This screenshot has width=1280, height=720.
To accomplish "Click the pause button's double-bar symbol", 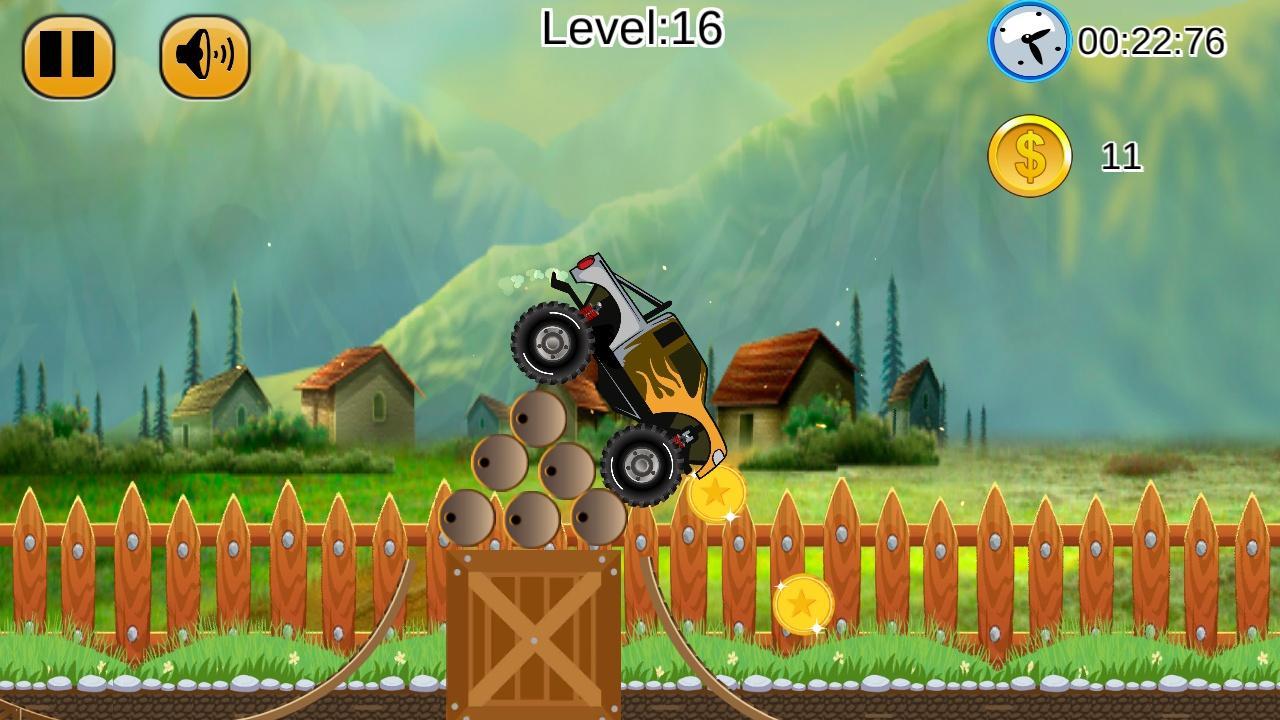I will coord(70,55).
